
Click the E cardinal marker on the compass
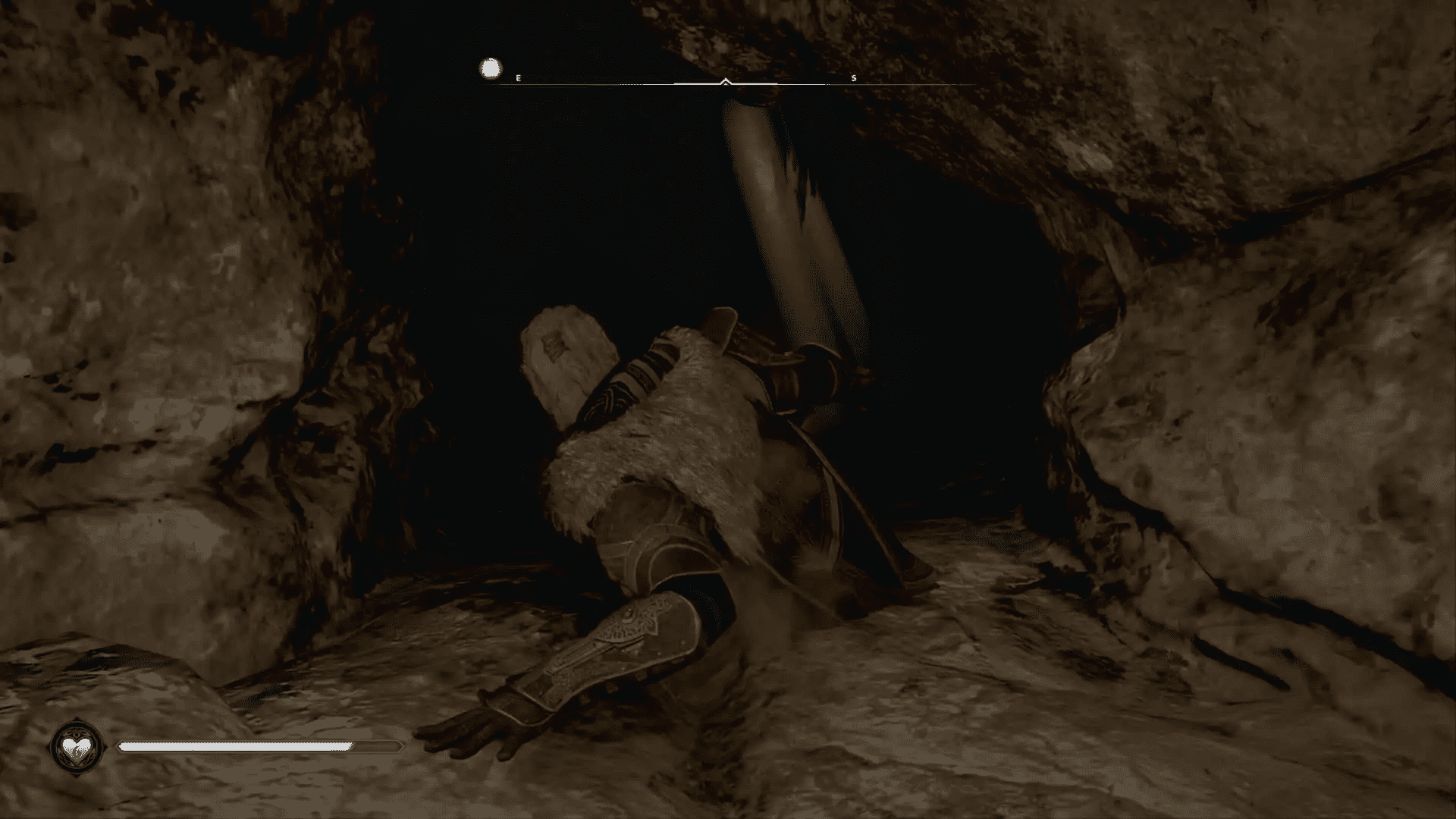[x=518, y=77]
